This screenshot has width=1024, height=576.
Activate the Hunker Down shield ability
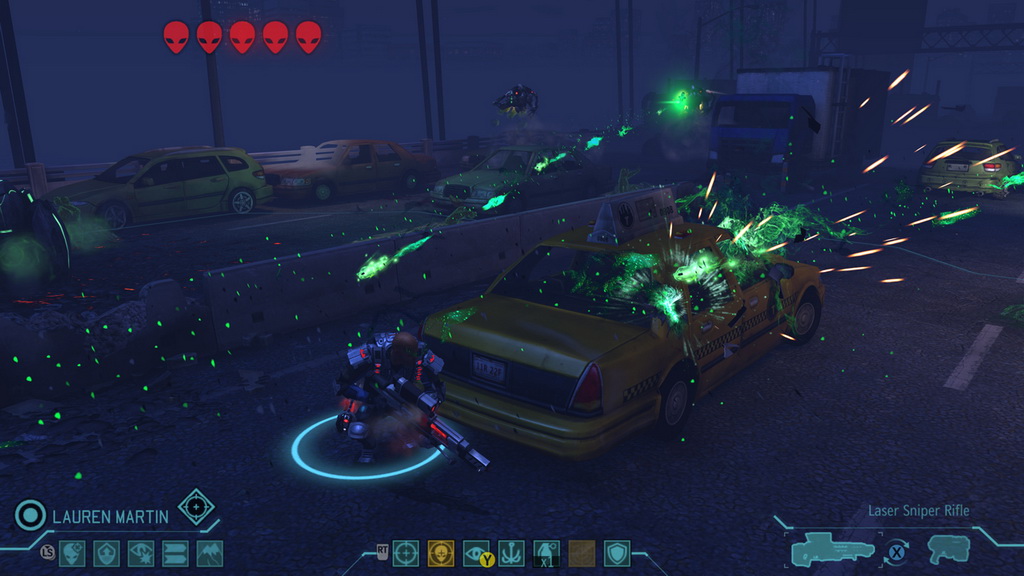(x=617, y=553)
